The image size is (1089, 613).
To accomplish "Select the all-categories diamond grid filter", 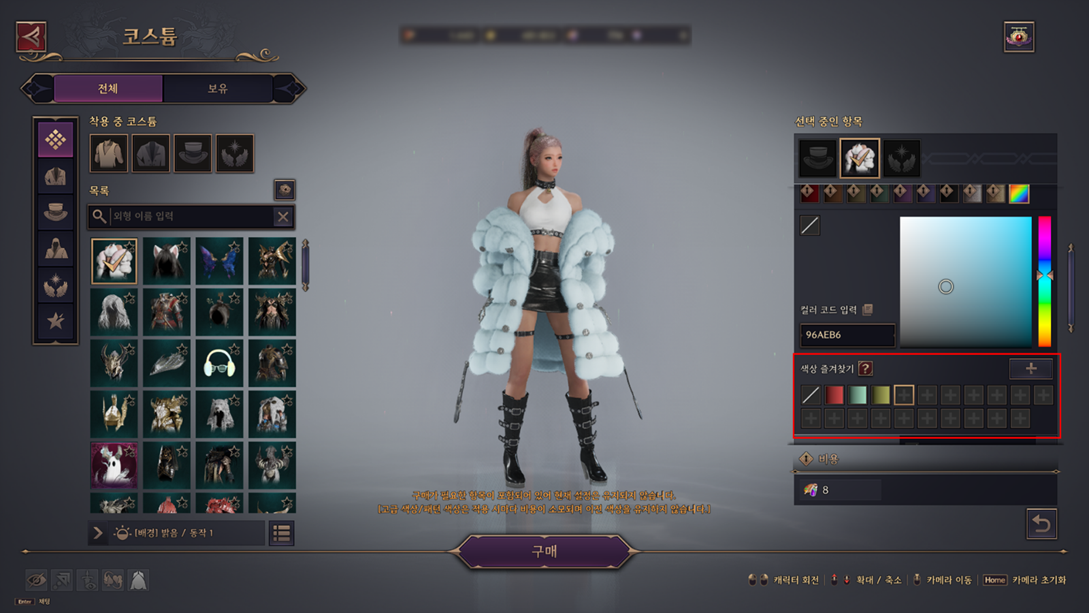I will [55, 140].
